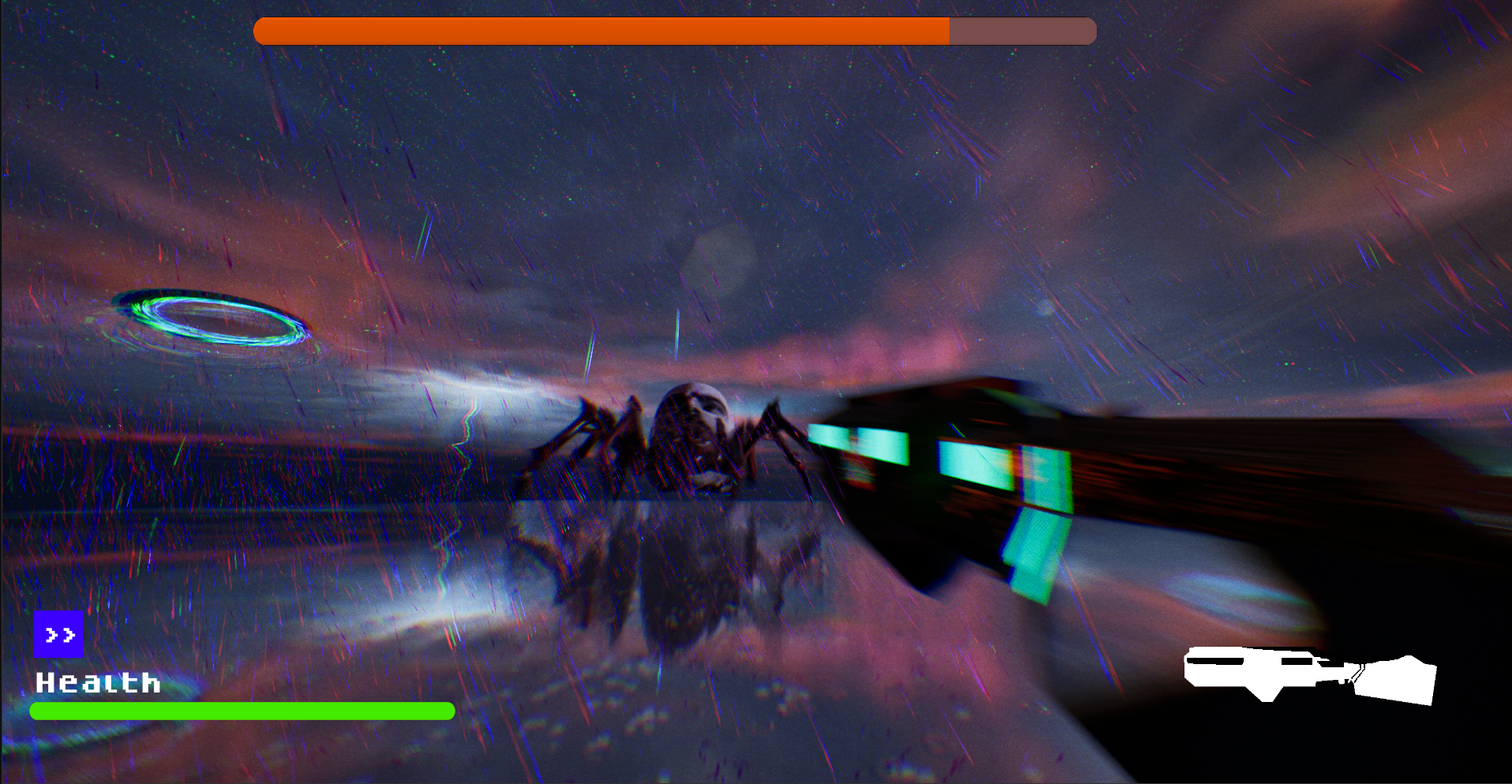This screenshot has height=784, width=1512.
Task: Activate the blue double-arrow dash icon
Action: point(59,634)
